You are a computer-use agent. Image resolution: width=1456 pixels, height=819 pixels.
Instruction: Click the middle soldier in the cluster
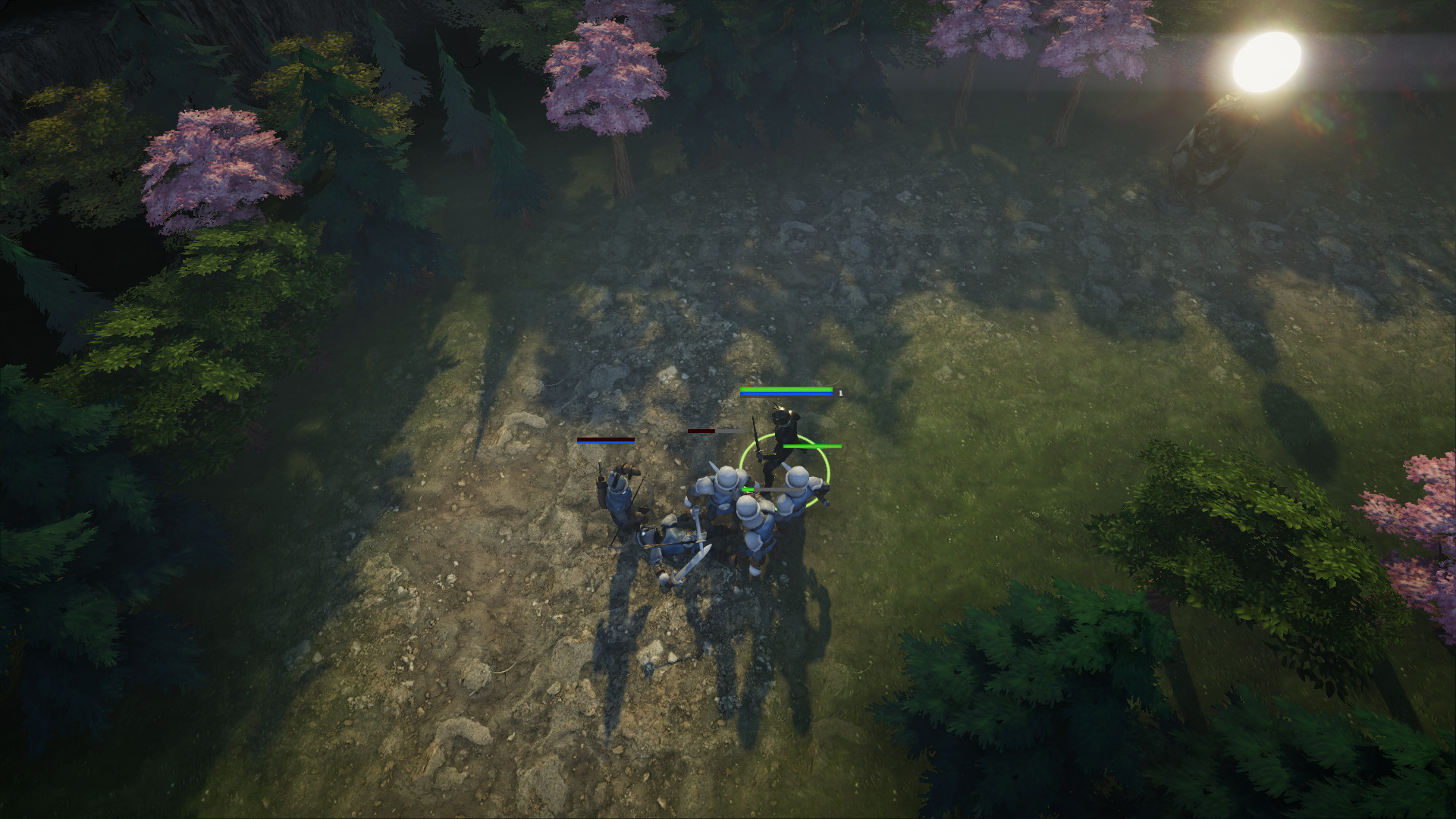point(752,526)
